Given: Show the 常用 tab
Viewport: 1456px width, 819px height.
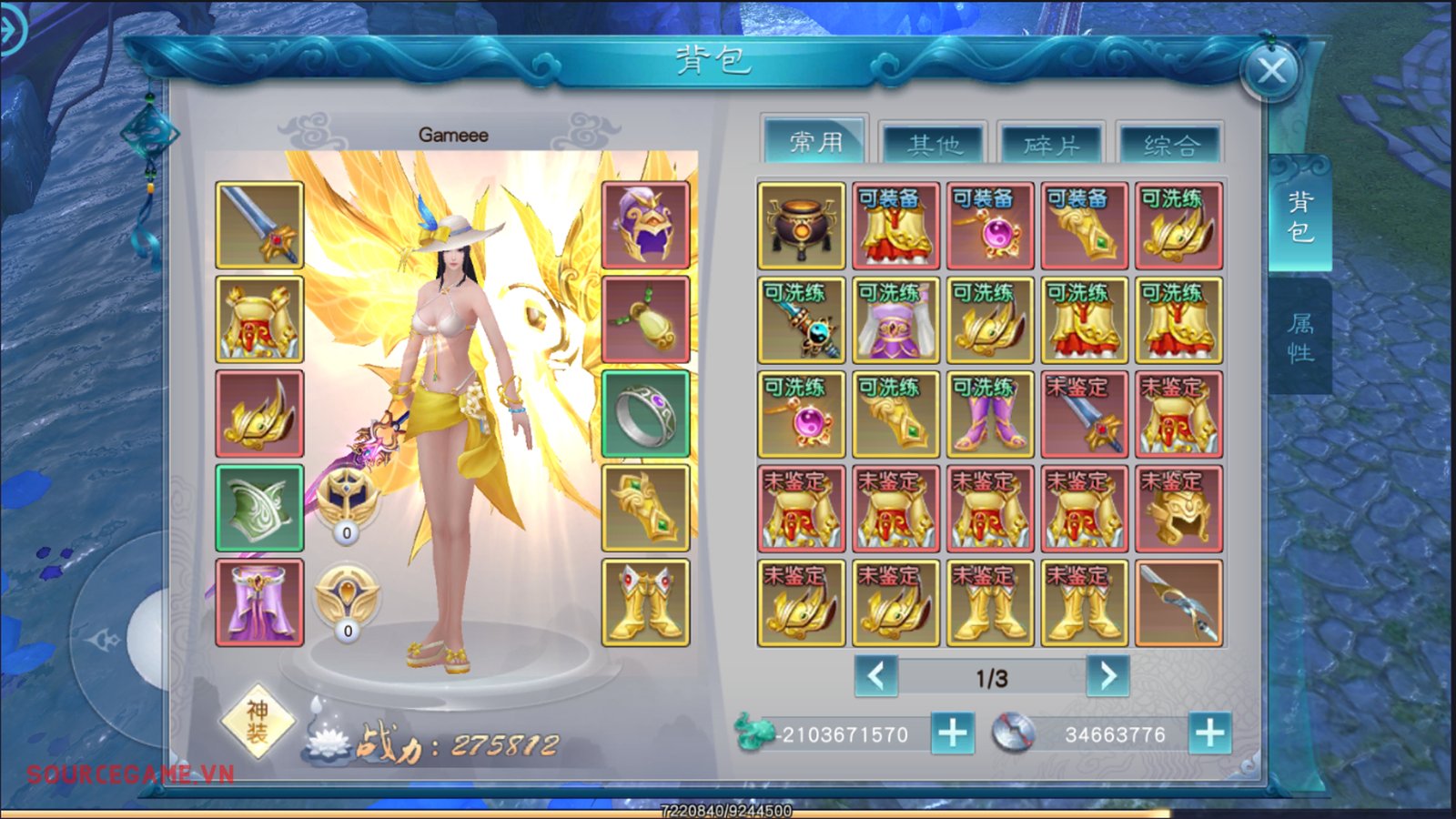Looking at the screenshot, I should click(815, 142).
